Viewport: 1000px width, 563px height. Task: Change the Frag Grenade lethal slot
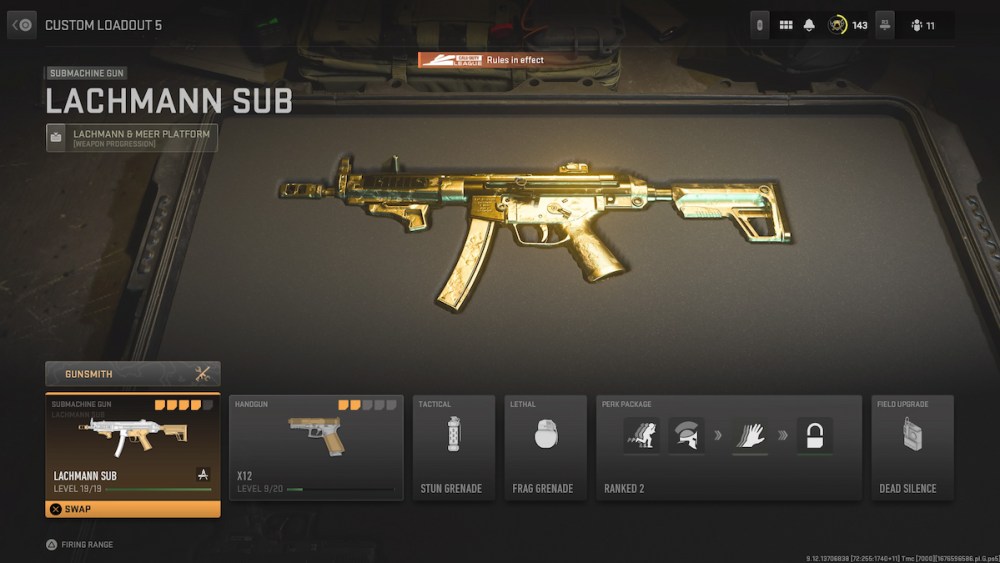click(545, 447)
